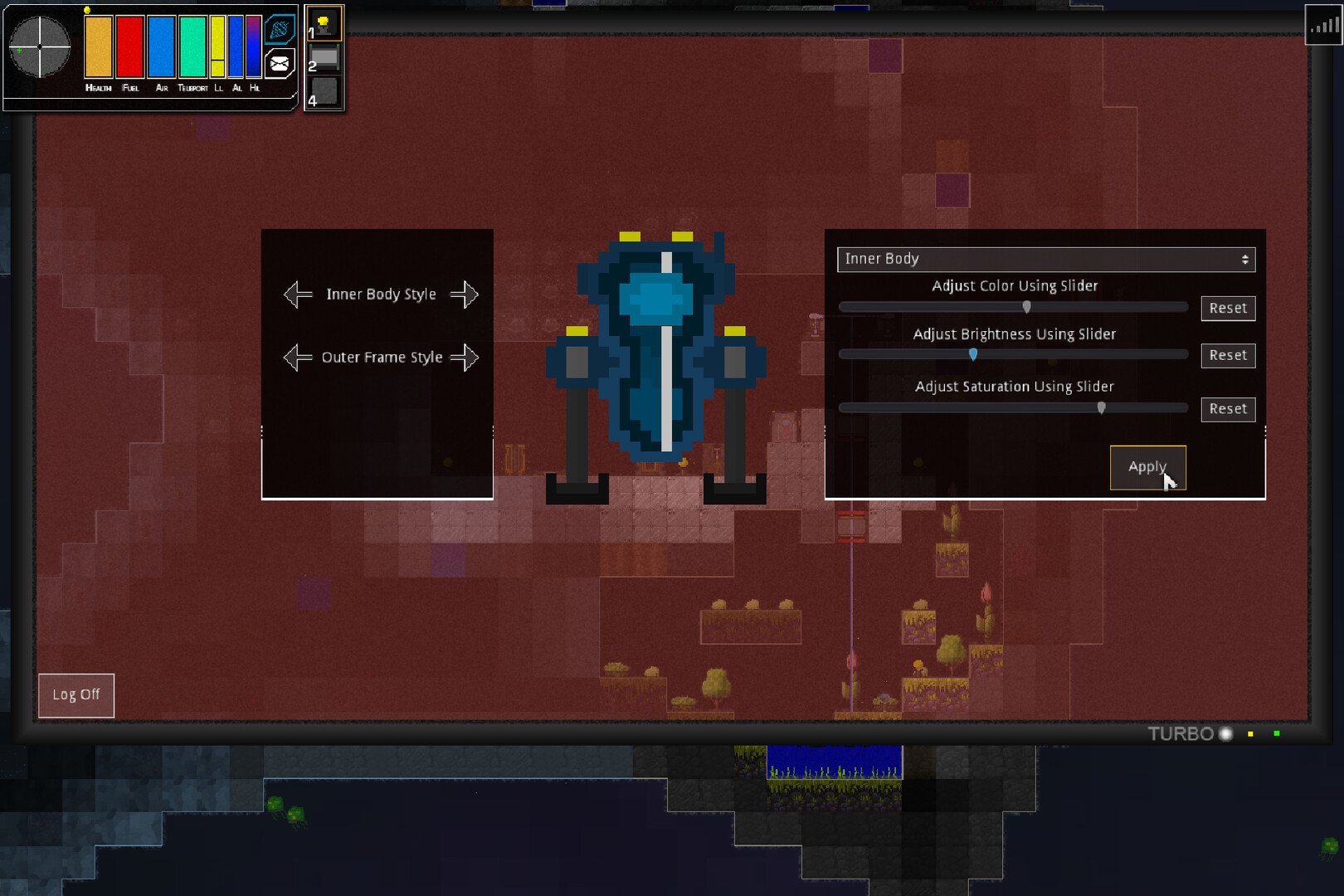Open the Inner Body dropdown
The image size is (1344, 896).
click(1045, 260)
